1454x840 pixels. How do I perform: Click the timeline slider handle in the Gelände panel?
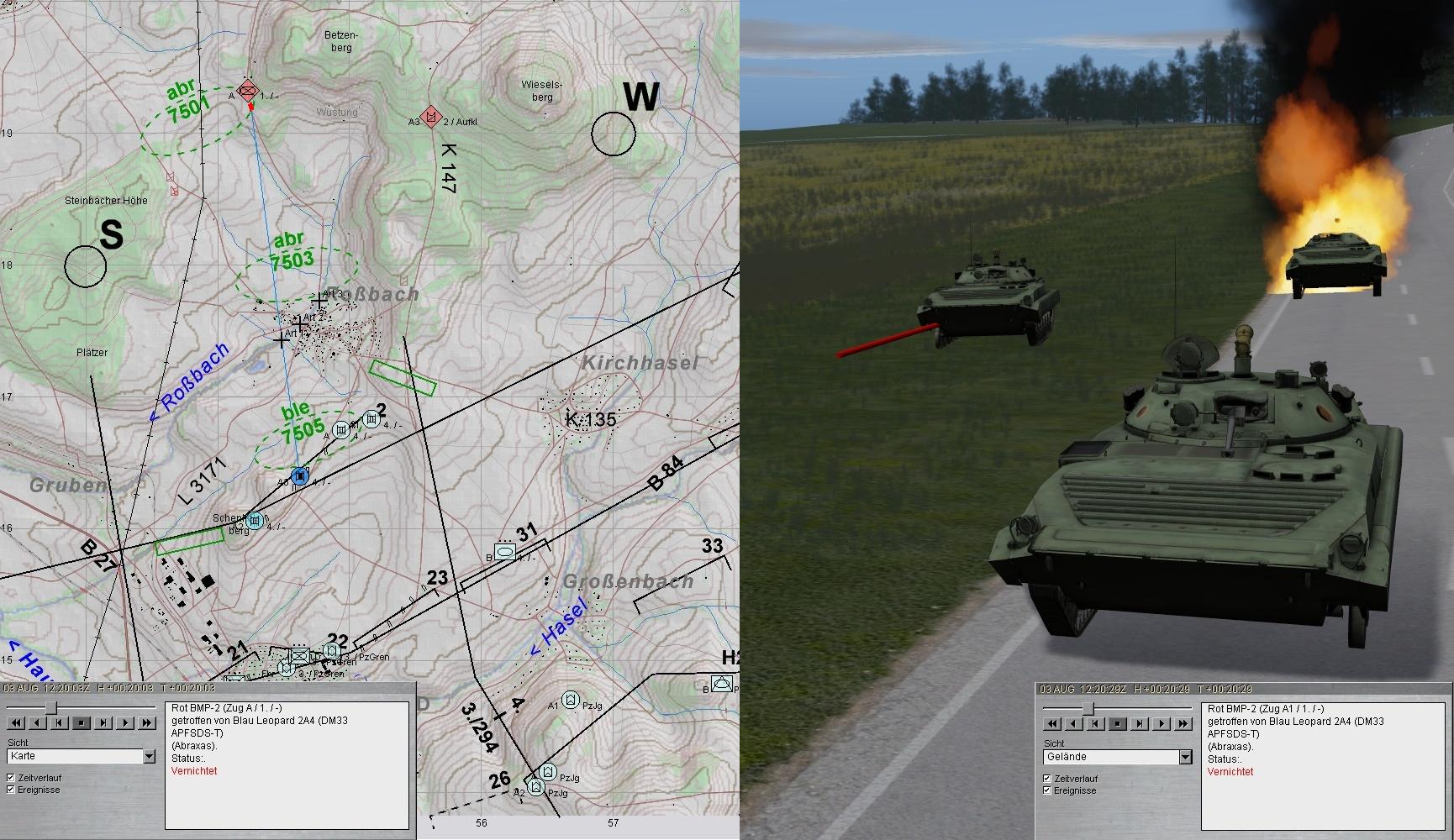click(x=1088, y=708)
